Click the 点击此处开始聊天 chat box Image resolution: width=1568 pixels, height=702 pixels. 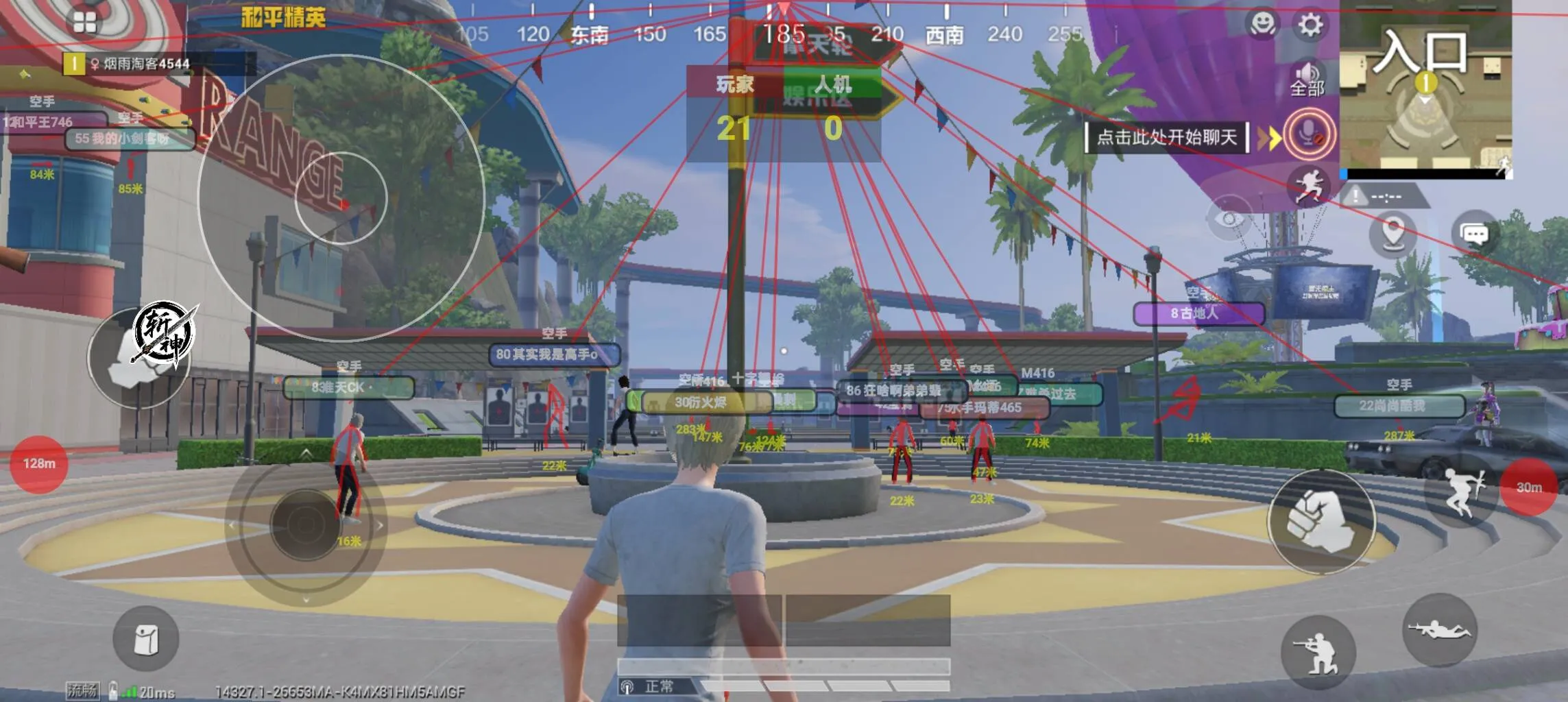(x=1166, y=137)
